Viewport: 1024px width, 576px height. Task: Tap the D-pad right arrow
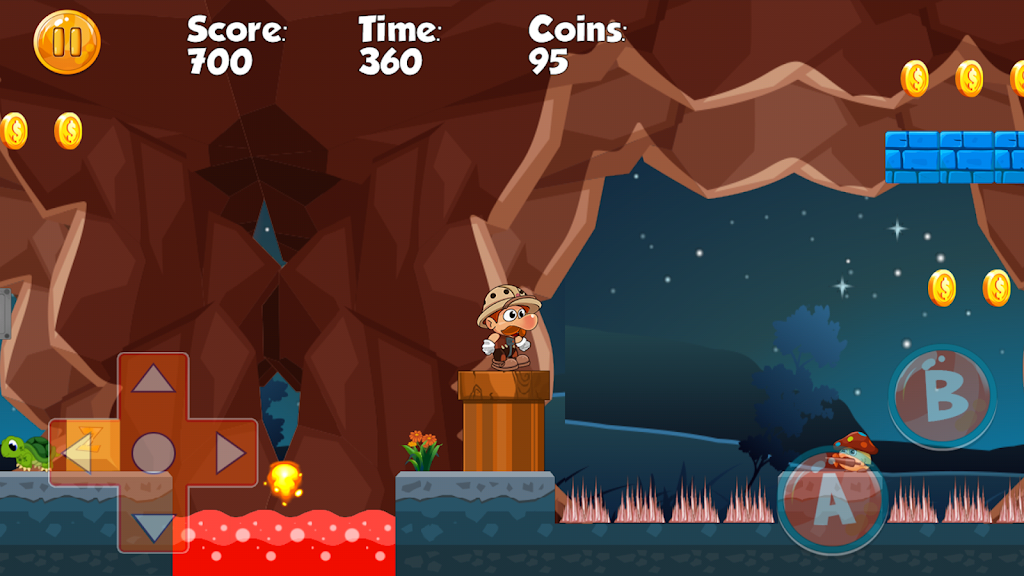pyautogui.click(x=230, y=453)
